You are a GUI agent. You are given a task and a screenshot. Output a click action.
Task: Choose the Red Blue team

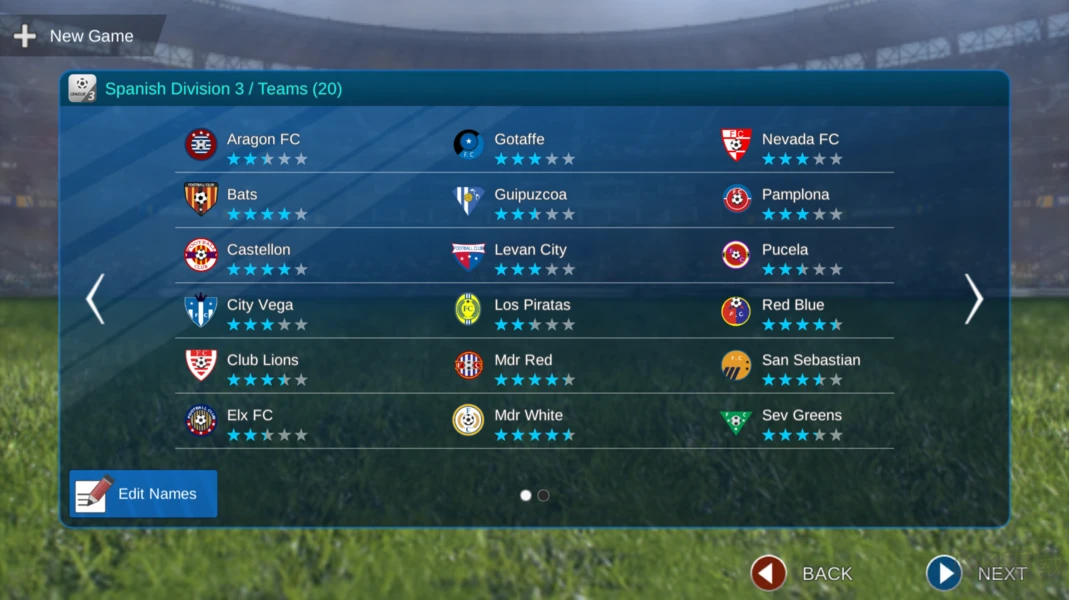pyautogui.click(x=793, y=311)
